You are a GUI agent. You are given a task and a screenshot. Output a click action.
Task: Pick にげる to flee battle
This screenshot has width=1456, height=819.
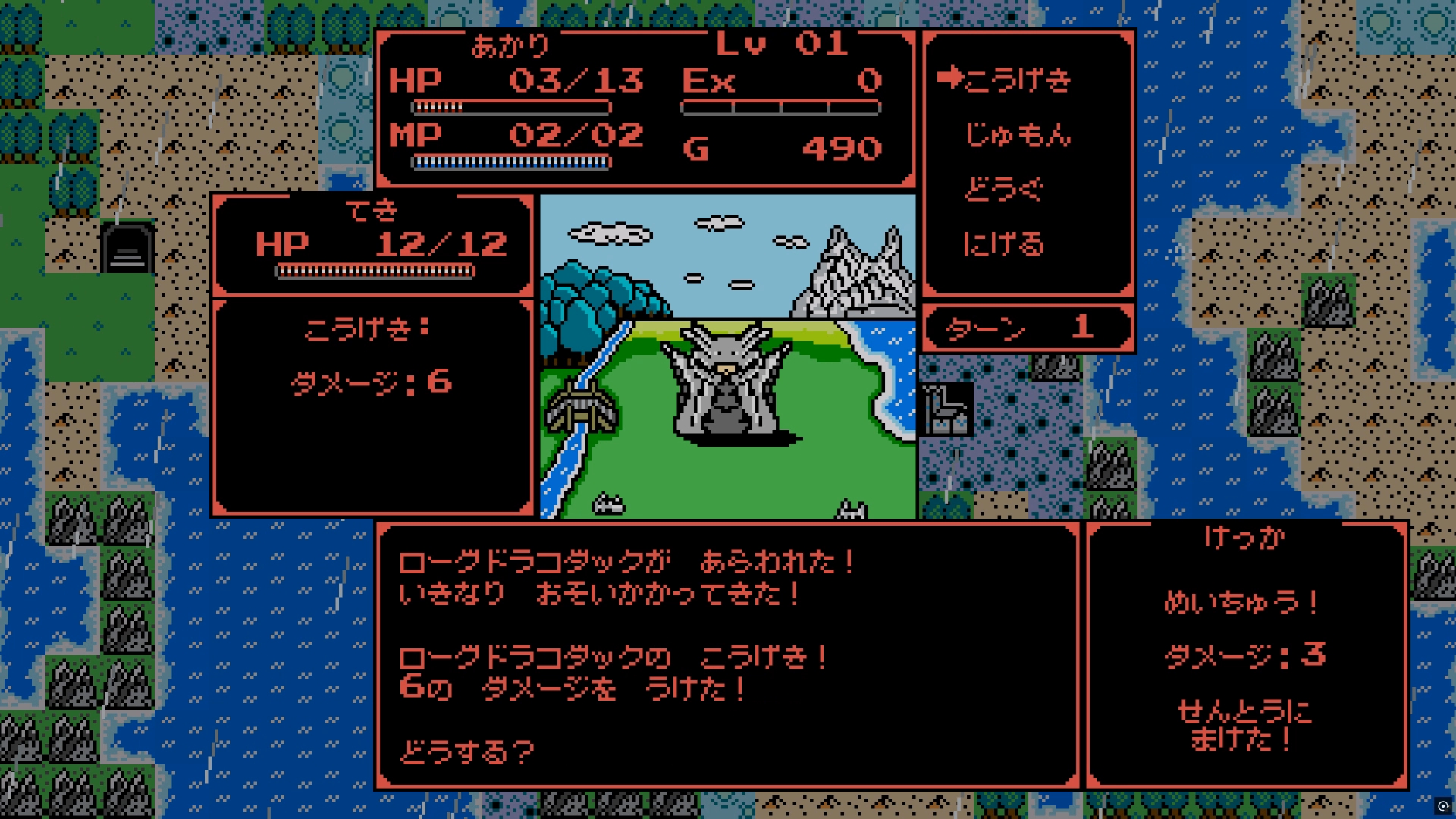click(x=1003, y=243)
